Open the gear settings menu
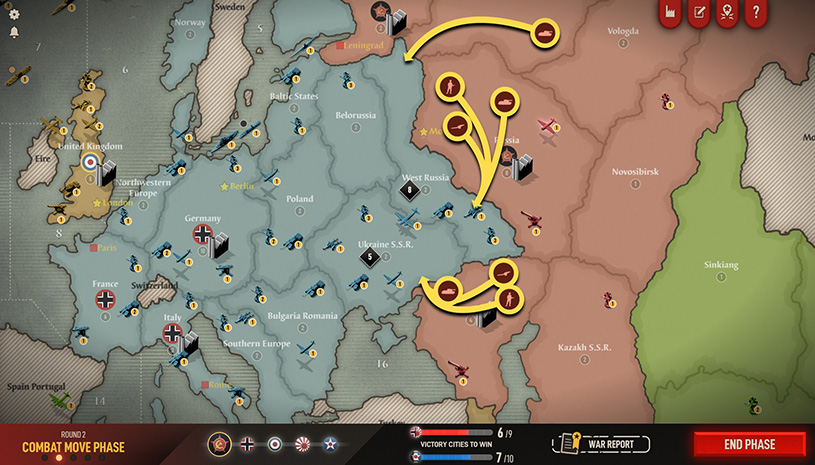The image size is (815, 465). pyautogui.click(x=13, y=12)
